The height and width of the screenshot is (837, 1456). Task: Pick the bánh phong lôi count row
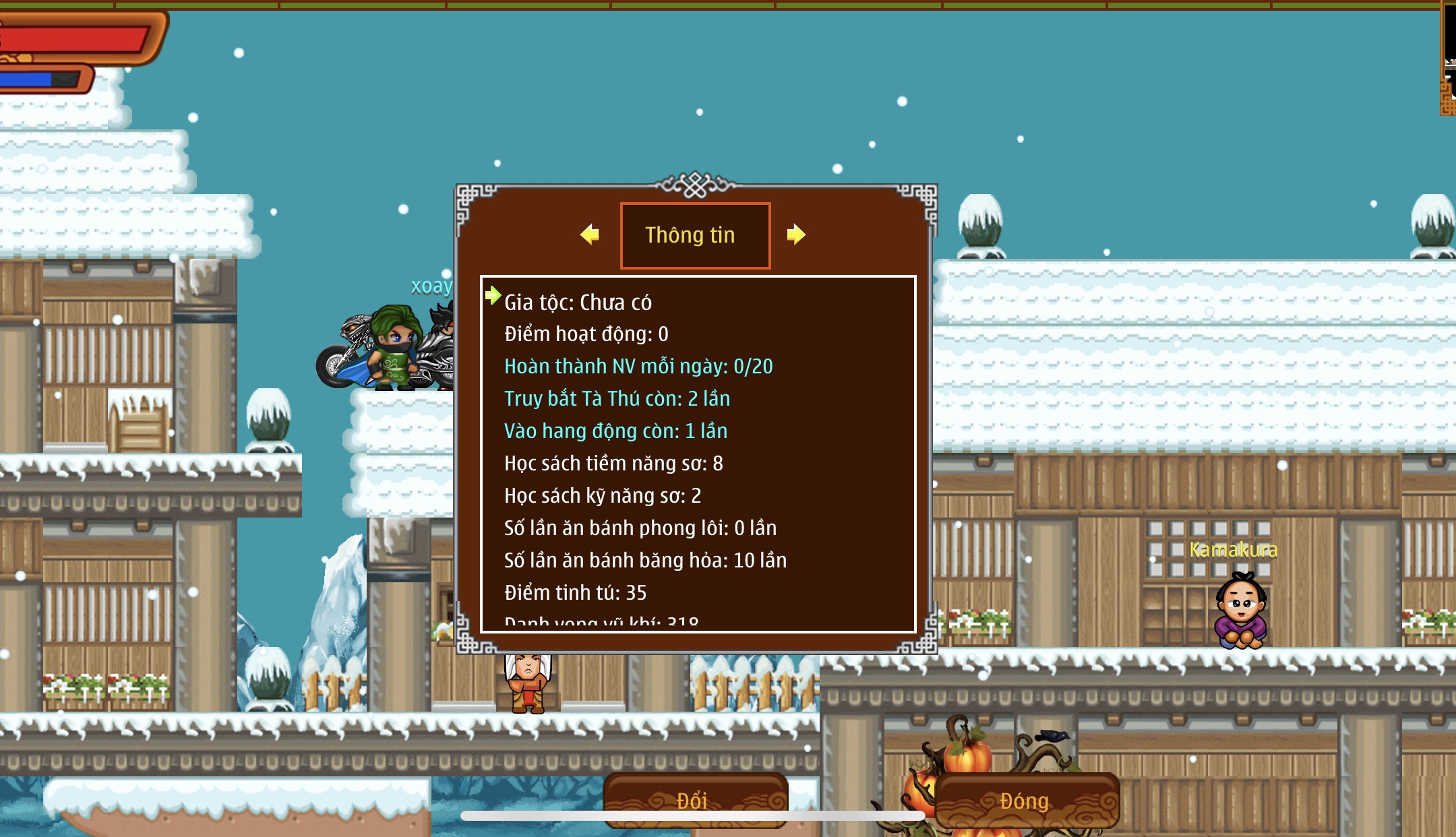click(640, 528)
